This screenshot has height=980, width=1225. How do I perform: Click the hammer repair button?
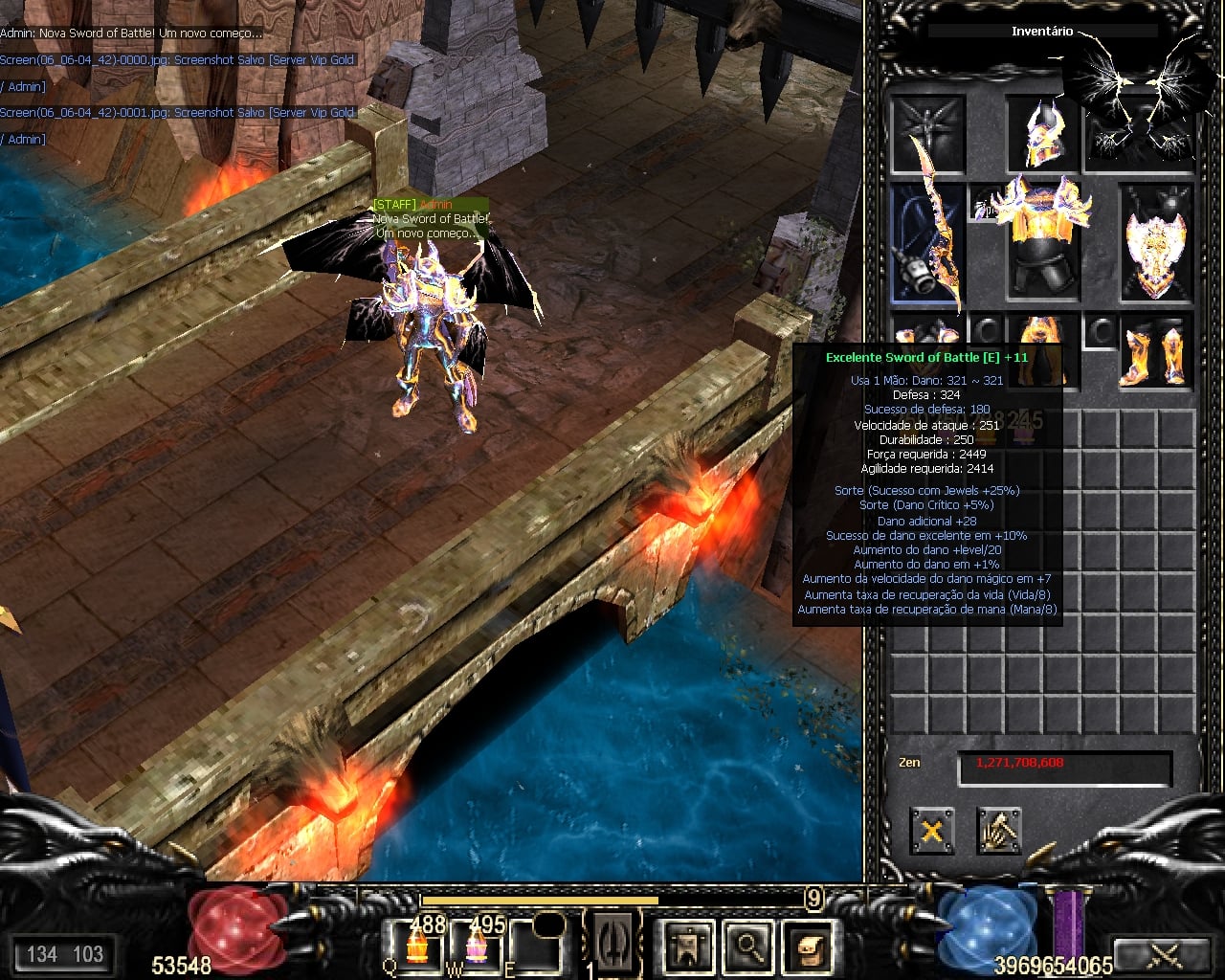(x=999, y=830)
